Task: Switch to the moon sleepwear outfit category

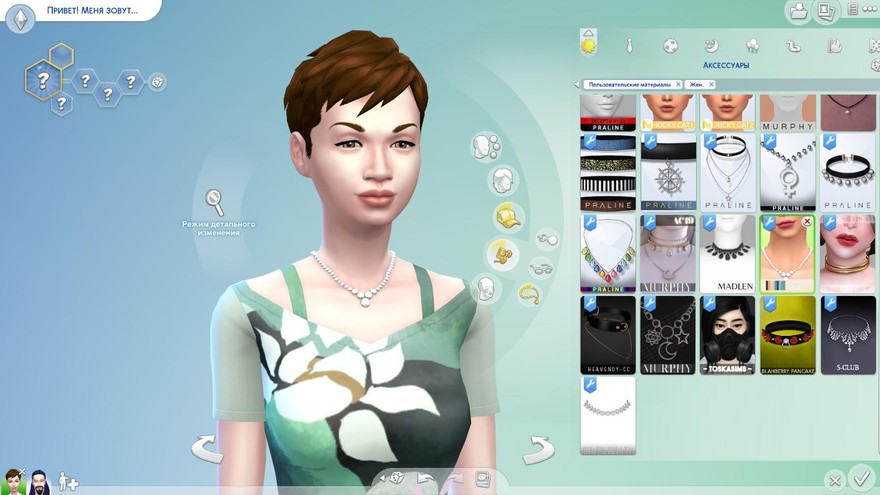Action: 711,46
